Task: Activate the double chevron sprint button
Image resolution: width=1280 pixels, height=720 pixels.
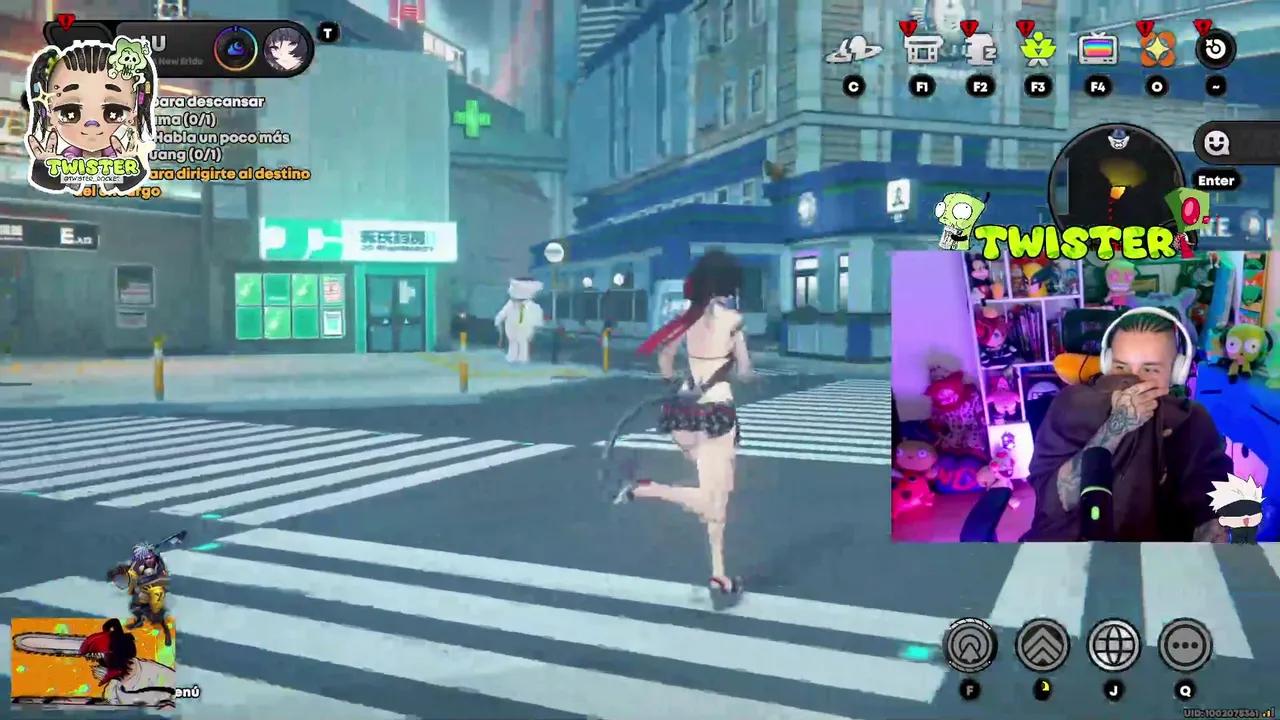Action: click(1042, 646)
